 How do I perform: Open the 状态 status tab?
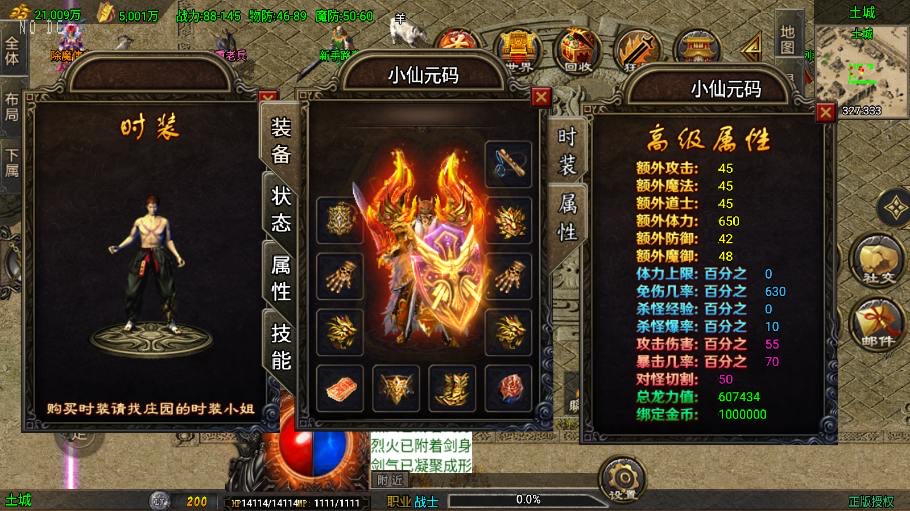(281, 208)
